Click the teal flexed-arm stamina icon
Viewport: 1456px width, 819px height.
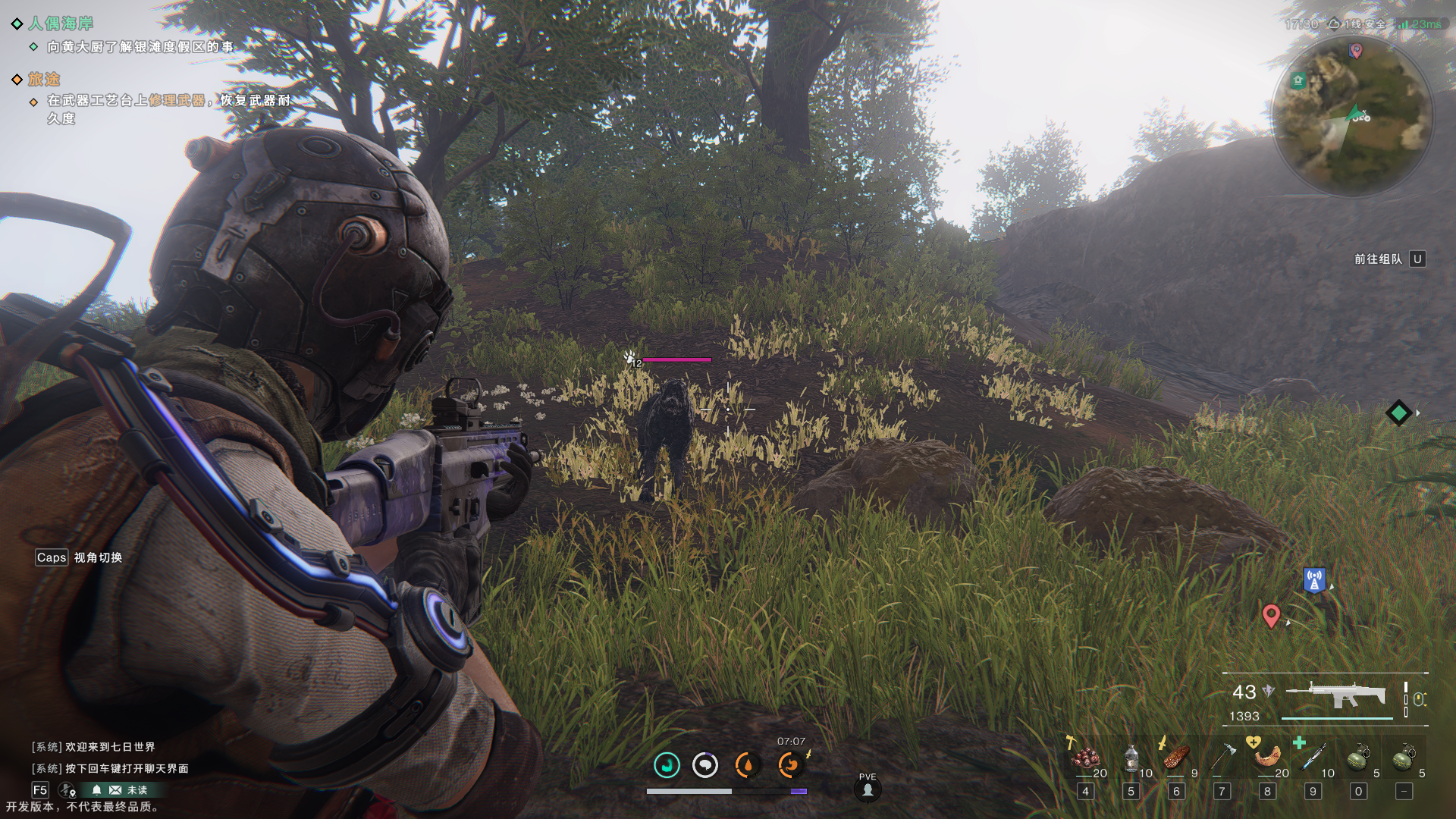point(667,765)
